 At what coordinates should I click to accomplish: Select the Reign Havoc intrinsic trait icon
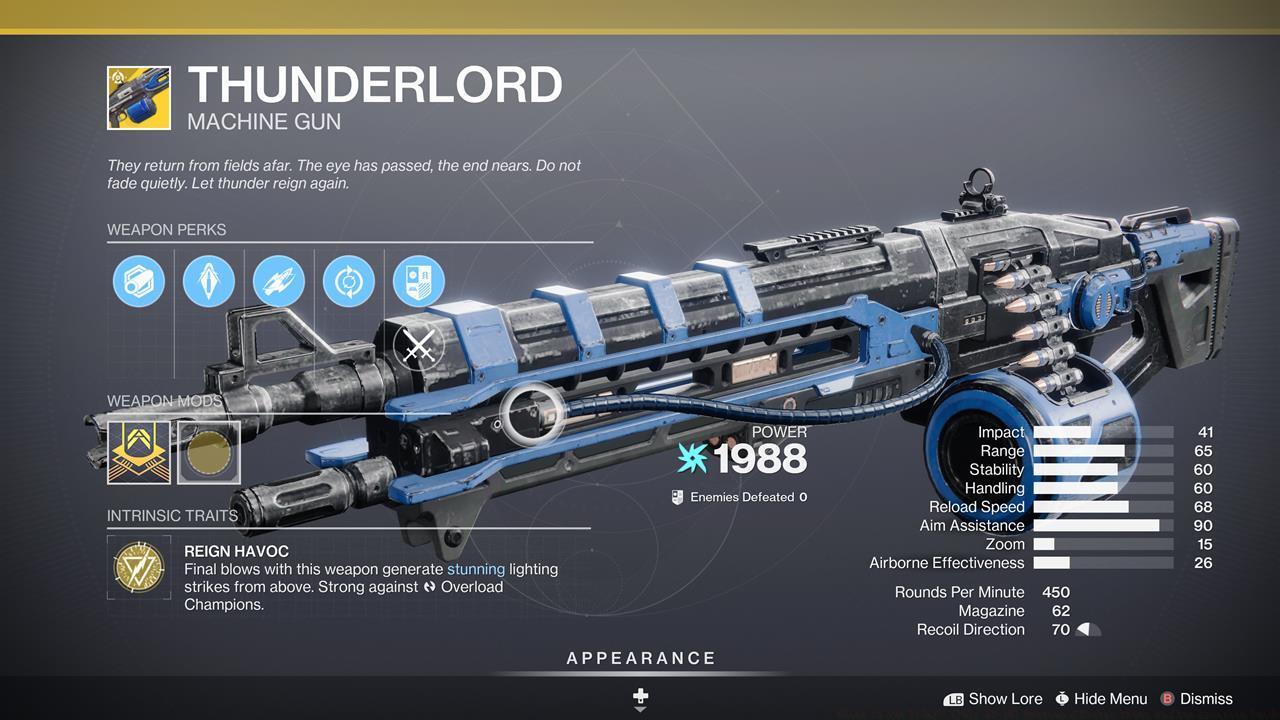click(x=138, y=567)
